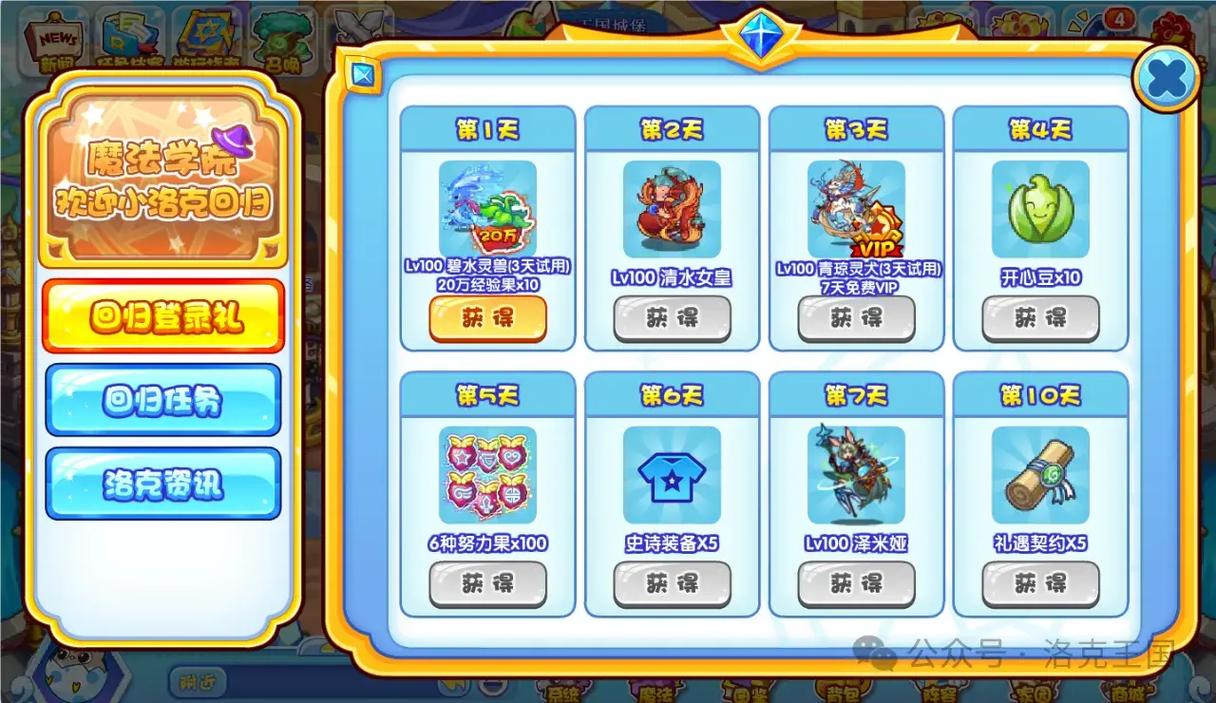View the 礼遇契约 scroll icon
Viewport: 1216px width, 703px height.
click(1040, 475)
